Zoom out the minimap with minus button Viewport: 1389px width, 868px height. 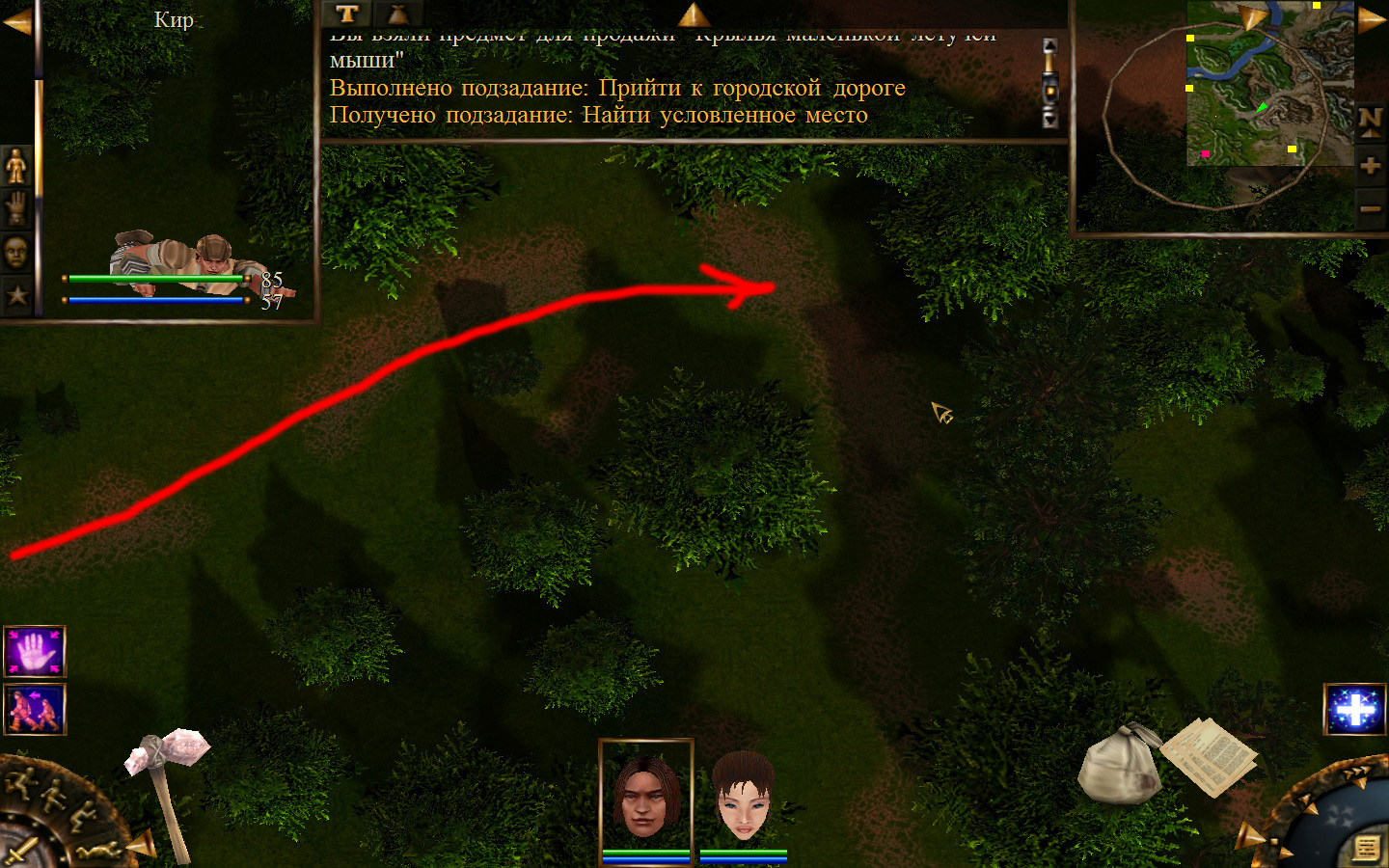click(1370, 208)
